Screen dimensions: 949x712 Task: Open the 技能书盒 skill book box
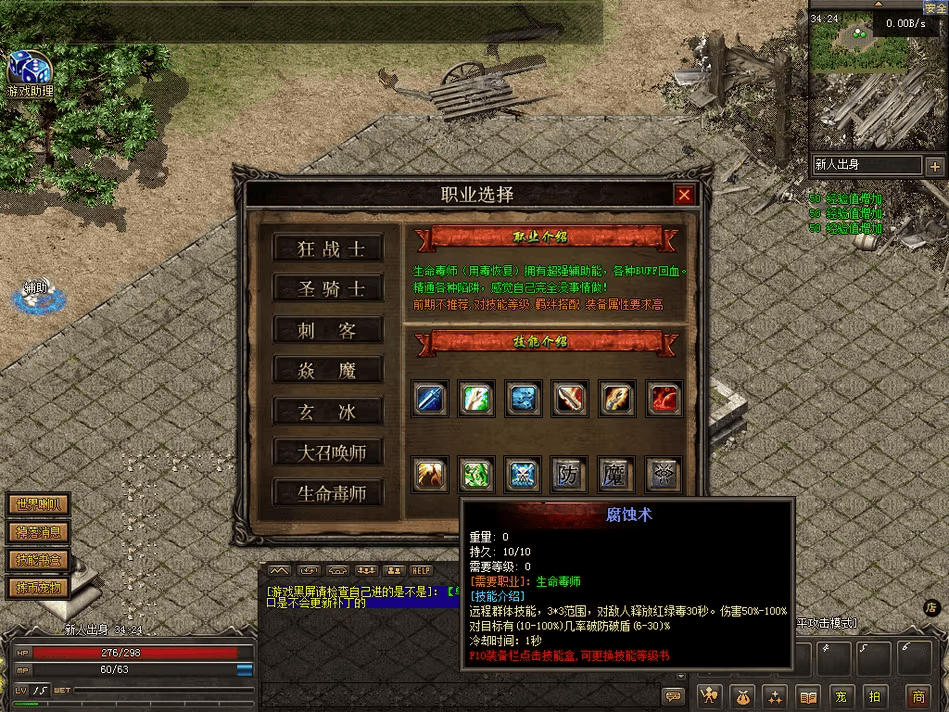37,560
